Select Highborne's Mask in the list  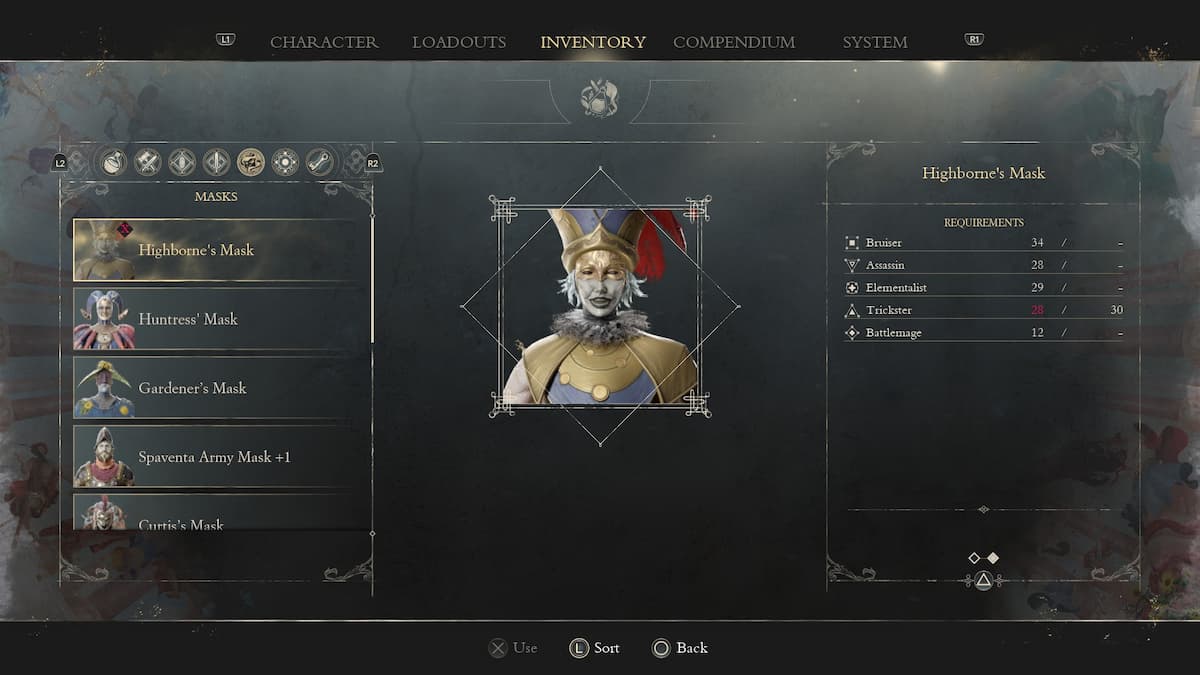pos(221,250)
